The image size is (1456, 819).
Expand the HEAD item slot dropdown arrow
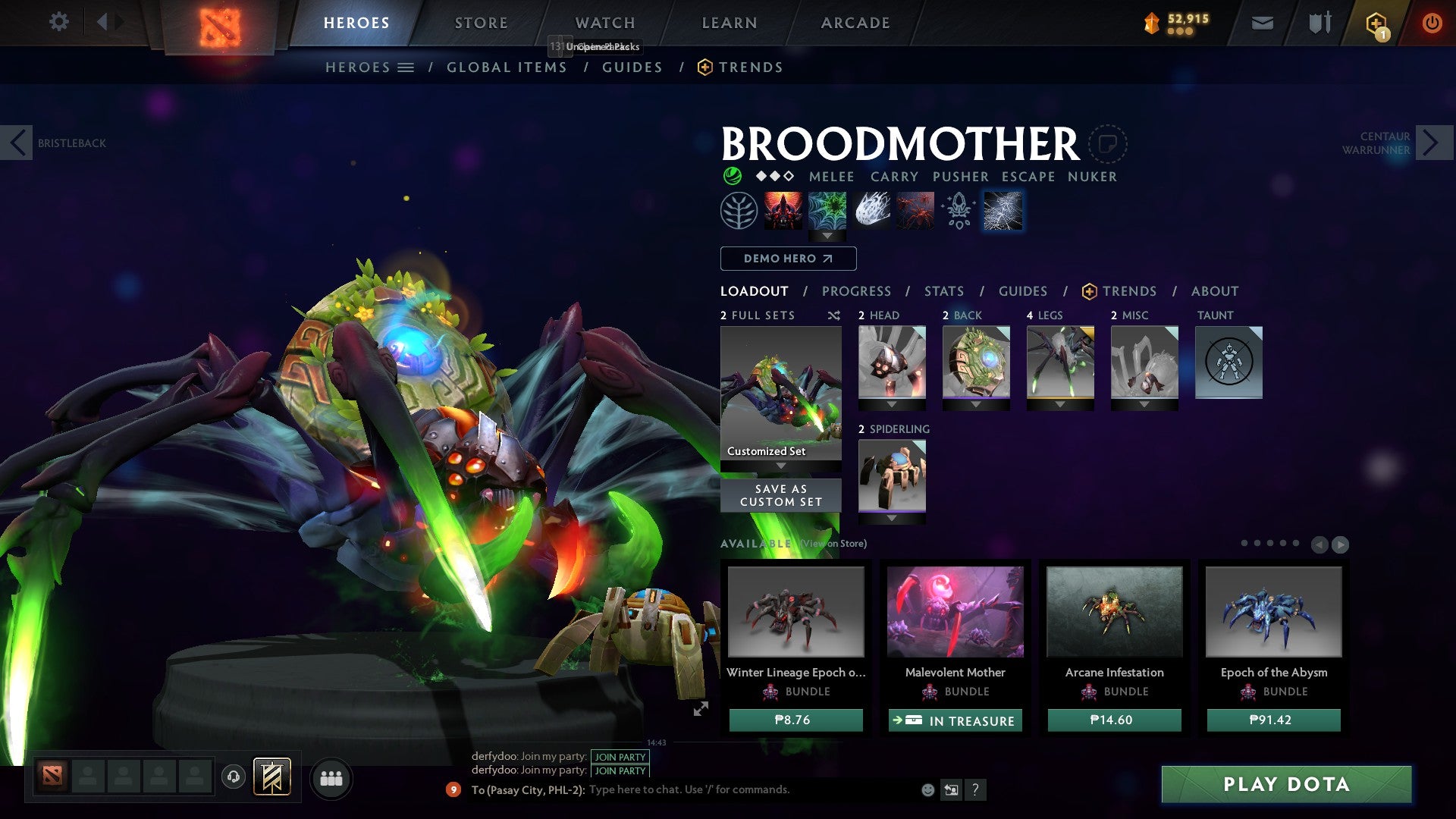892,404
